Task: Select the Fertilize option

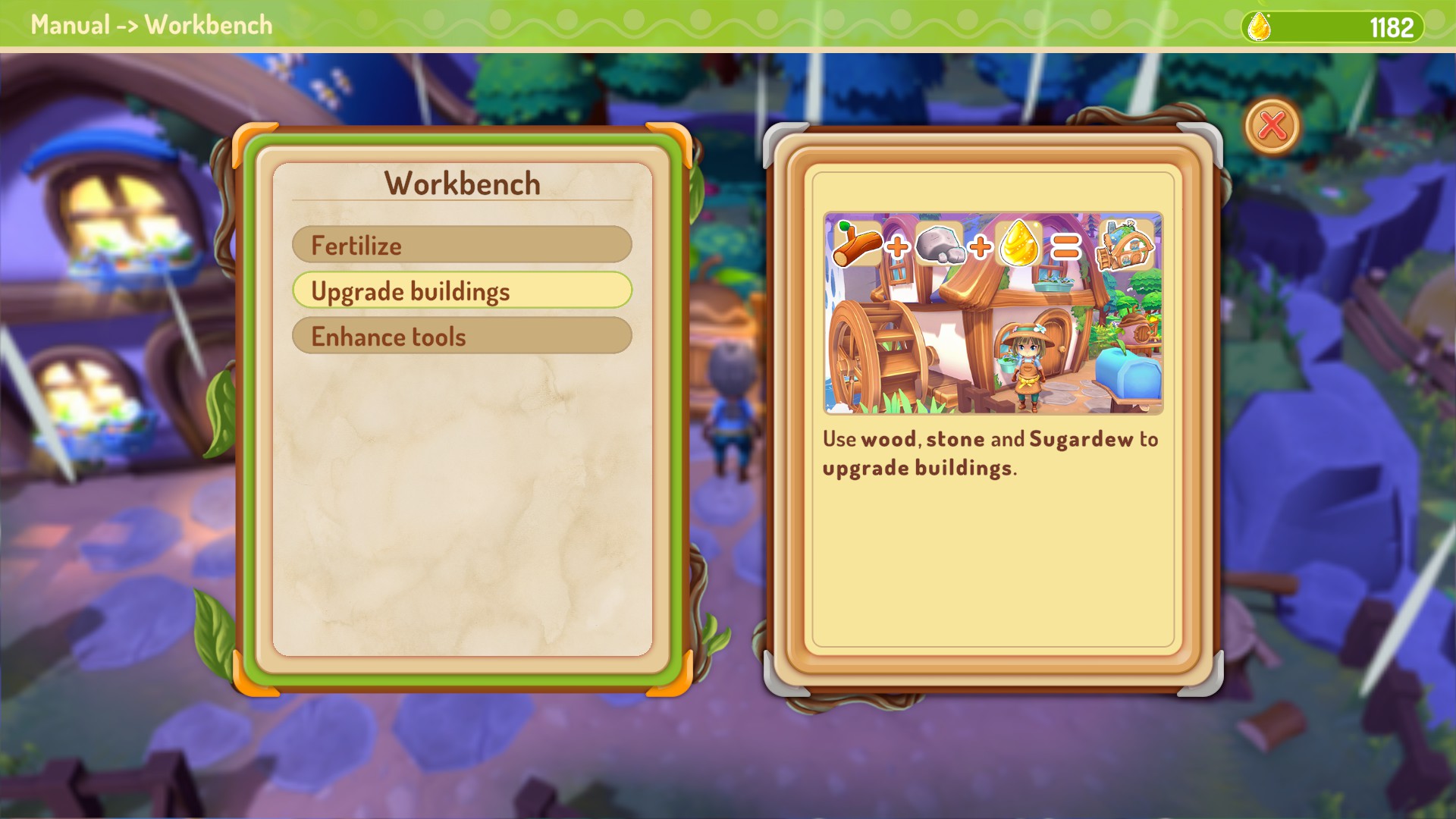Action: 463,245
